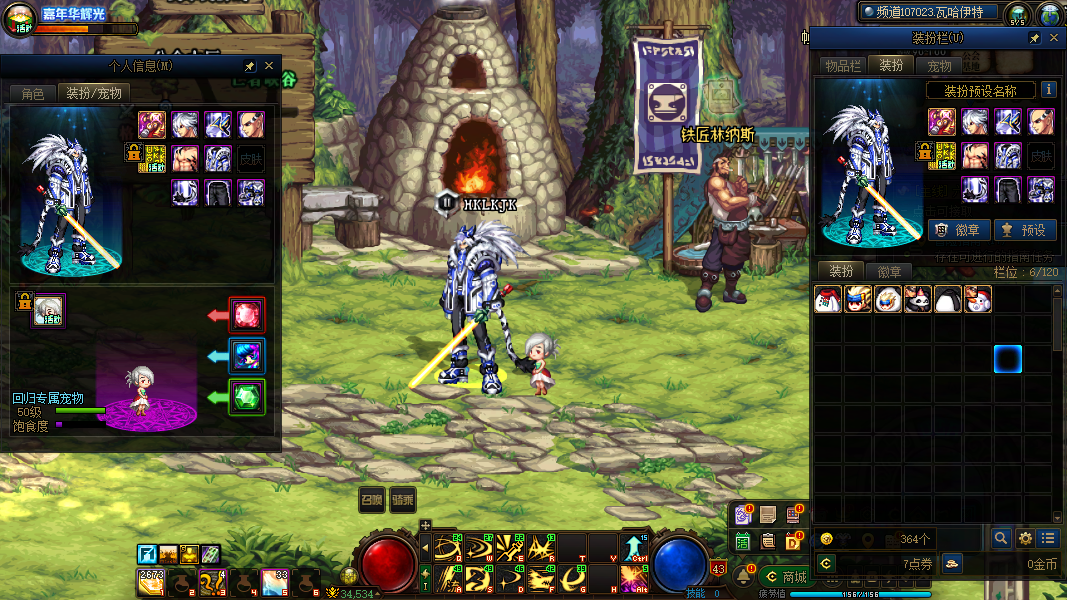1067x600 pixels.
Task: Open the 预设 preset button
Action: [1024, 230]
